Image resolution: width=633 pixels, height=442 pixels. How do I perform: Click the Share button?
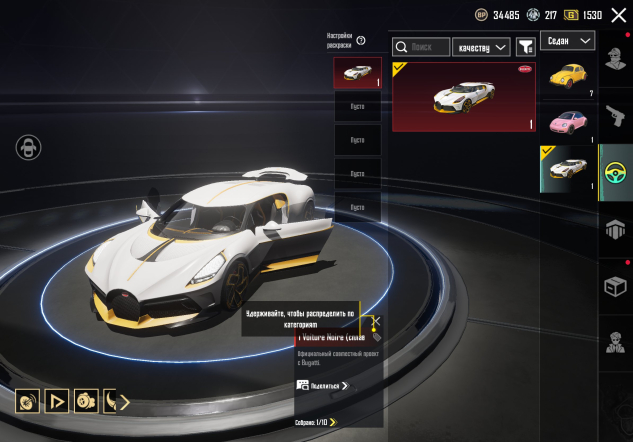click(x=323, y=385)
